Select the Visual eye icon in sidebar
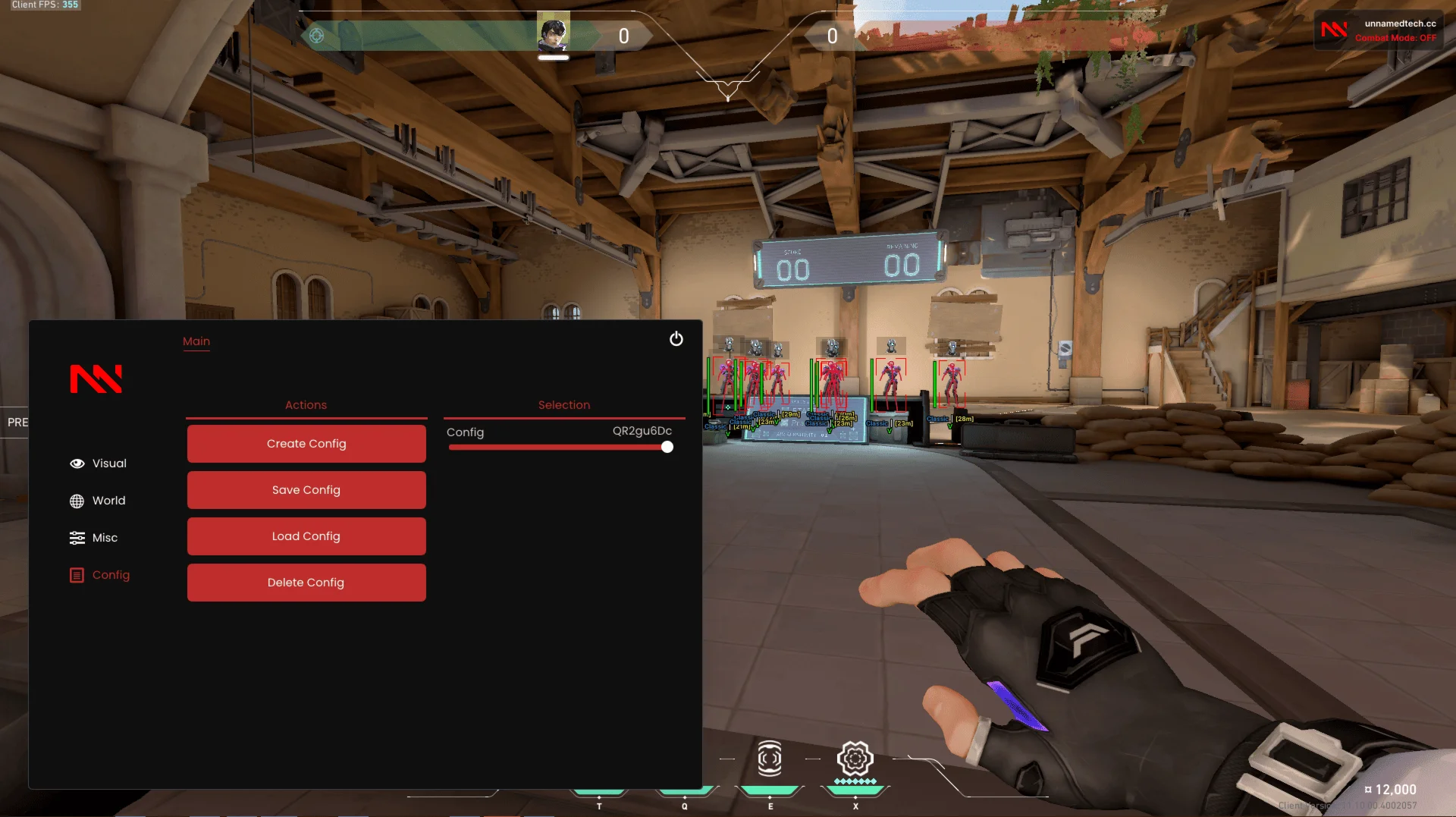This screenshot has height=817, width=1456. pos(78,463)
